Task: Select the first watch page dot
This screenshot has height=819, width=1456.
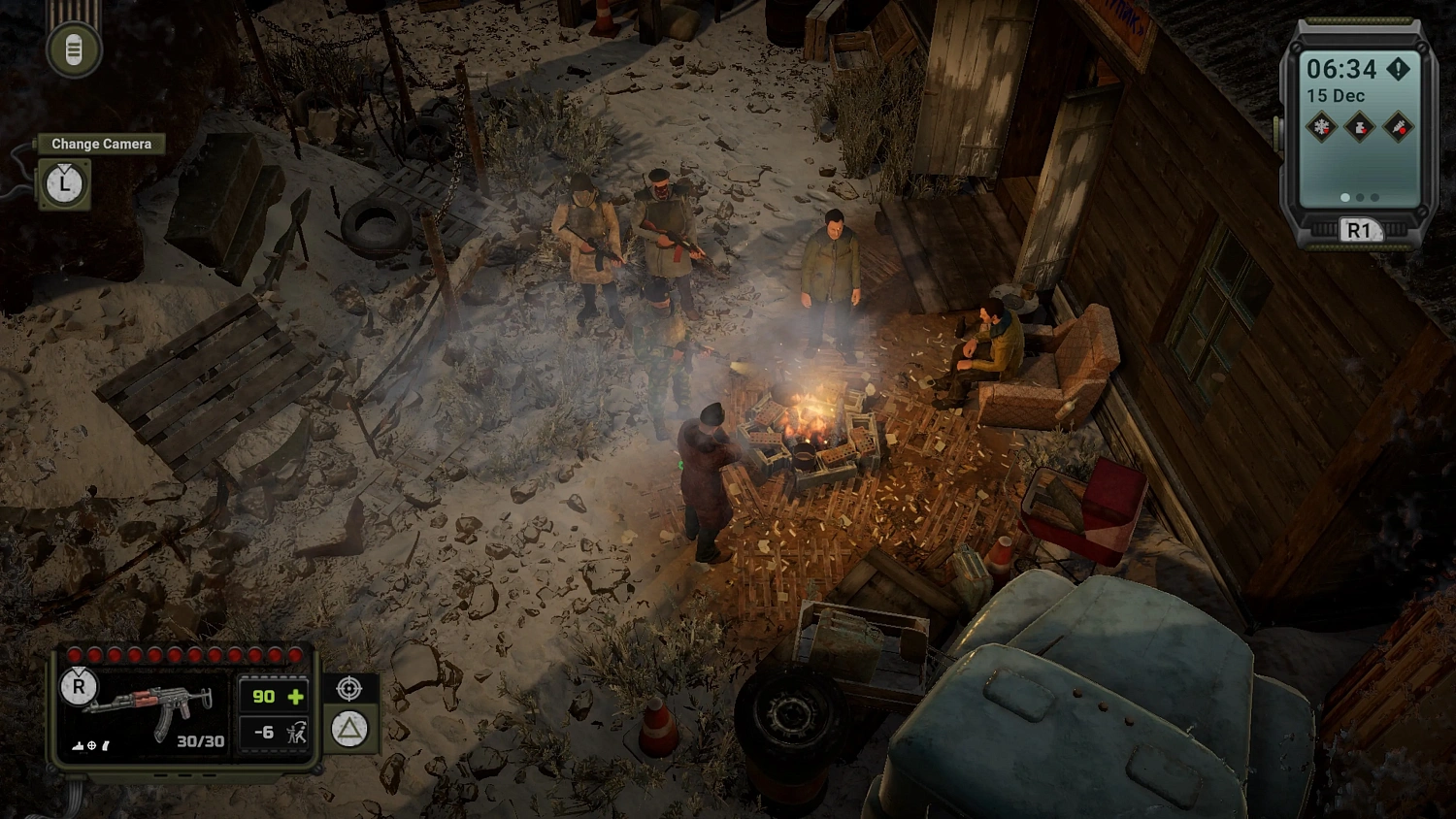Action: (x=1344, y=196)
